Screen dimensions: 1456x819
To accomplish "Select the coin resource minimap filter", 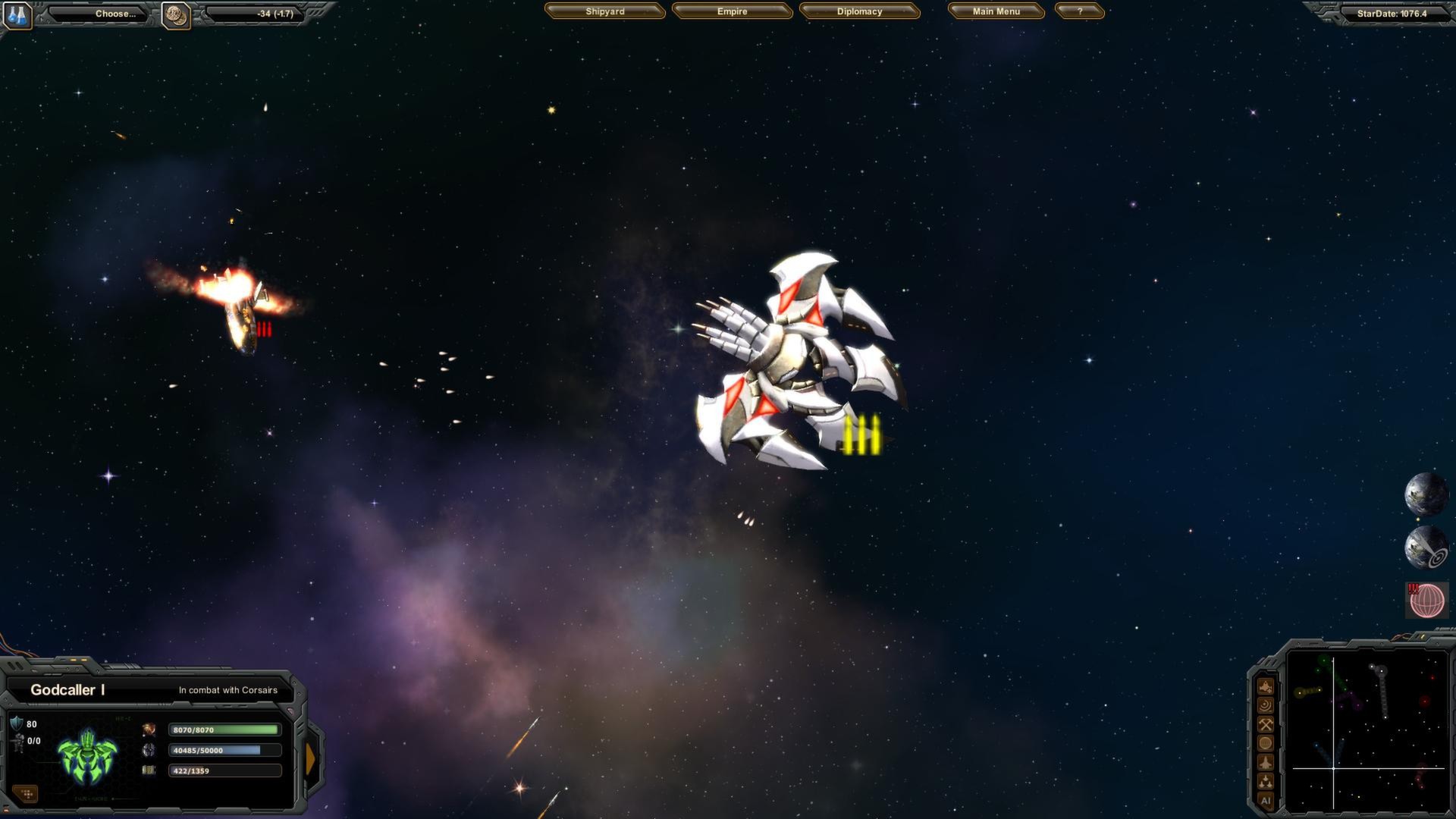I will [1266, 742].
